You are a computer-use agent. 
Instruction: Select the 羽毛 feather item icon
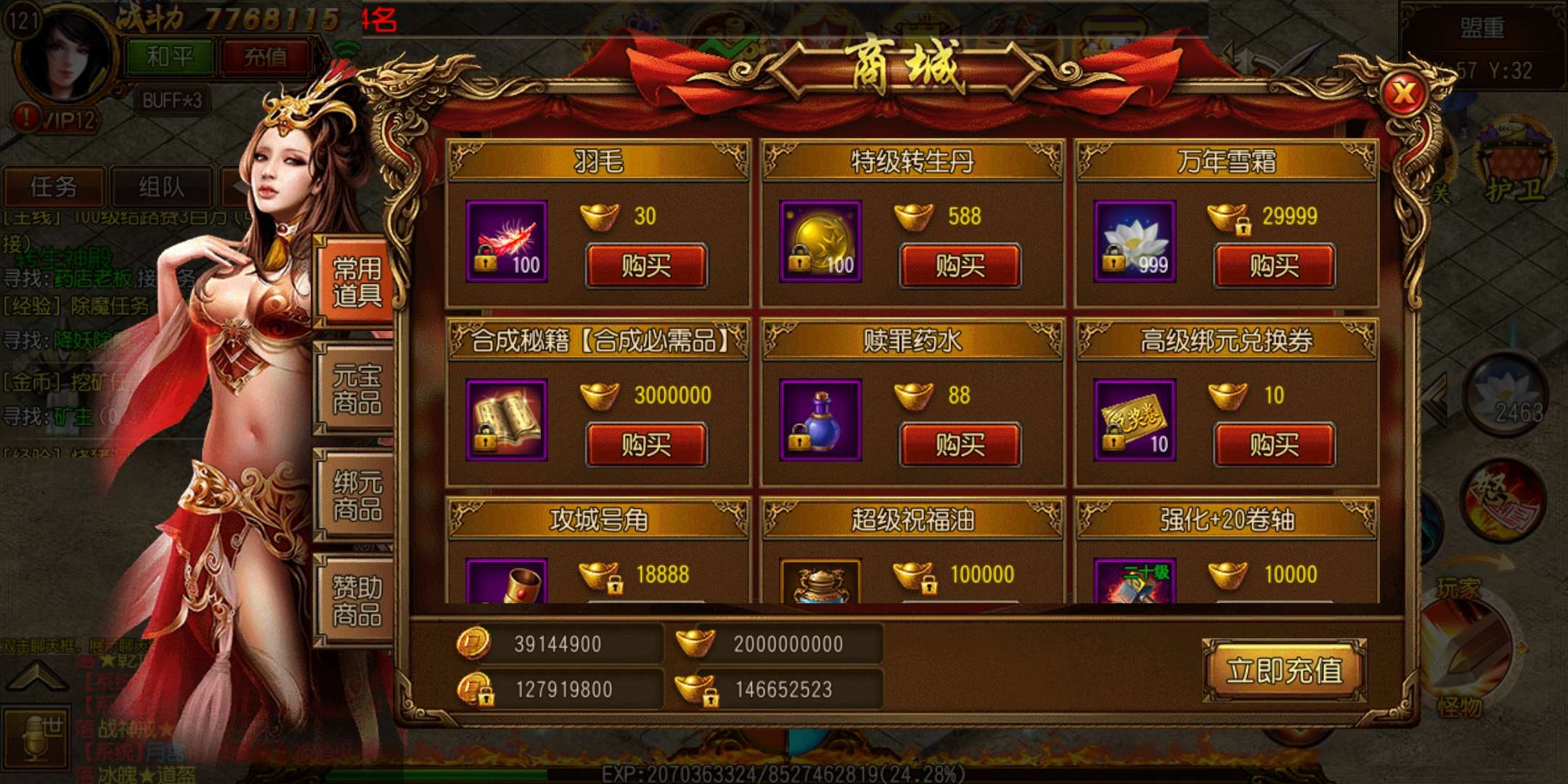coord(507,242)
